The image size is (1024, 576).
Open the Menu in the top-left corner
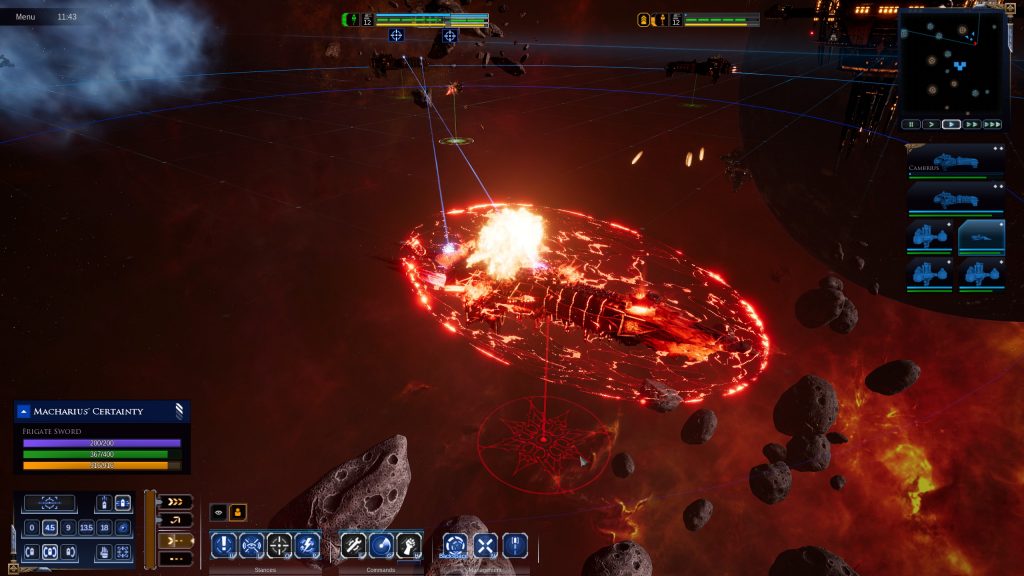[25, 17]
